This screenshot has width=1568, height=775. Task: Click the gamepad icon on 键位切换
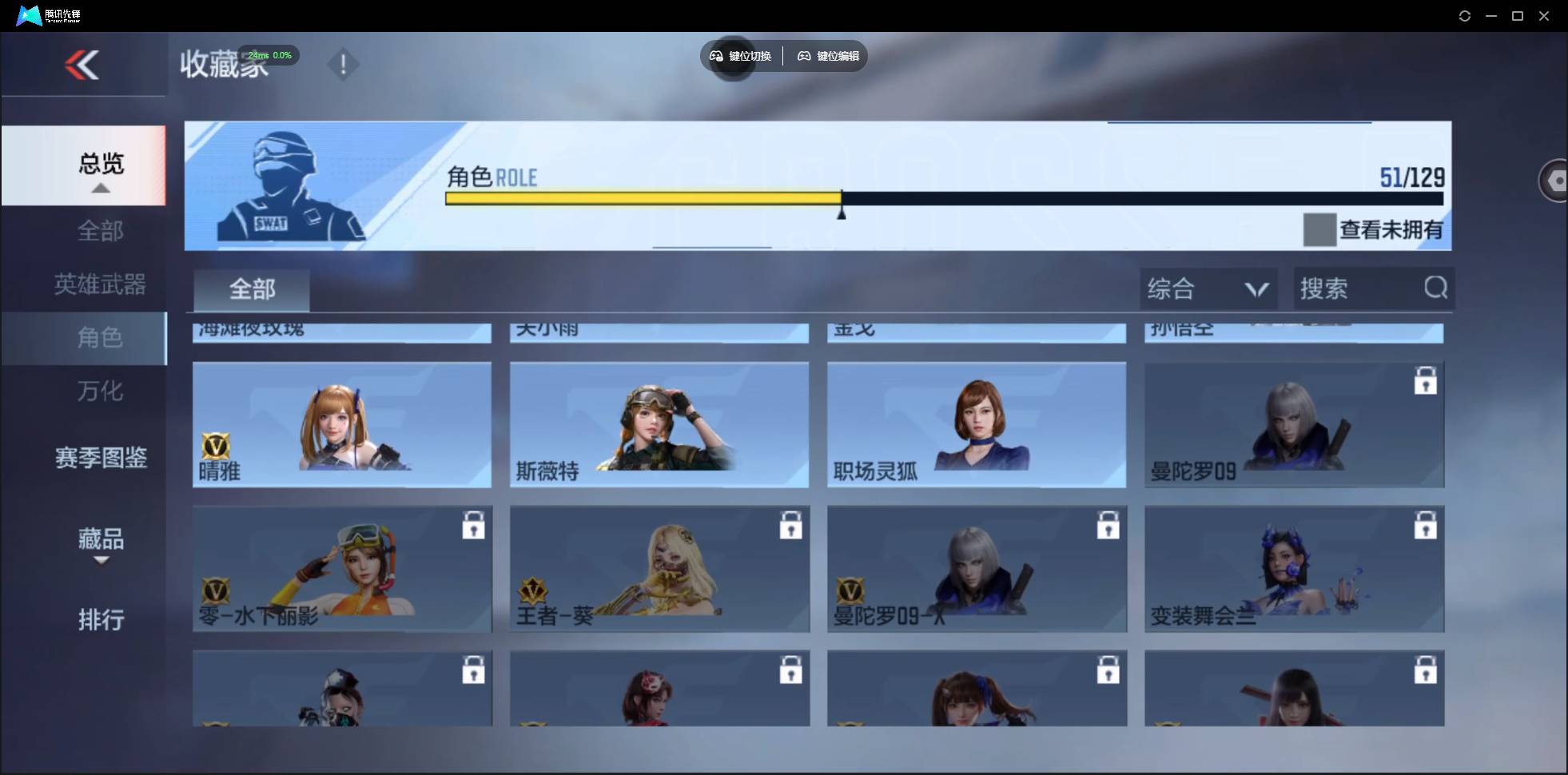(715, 56)
